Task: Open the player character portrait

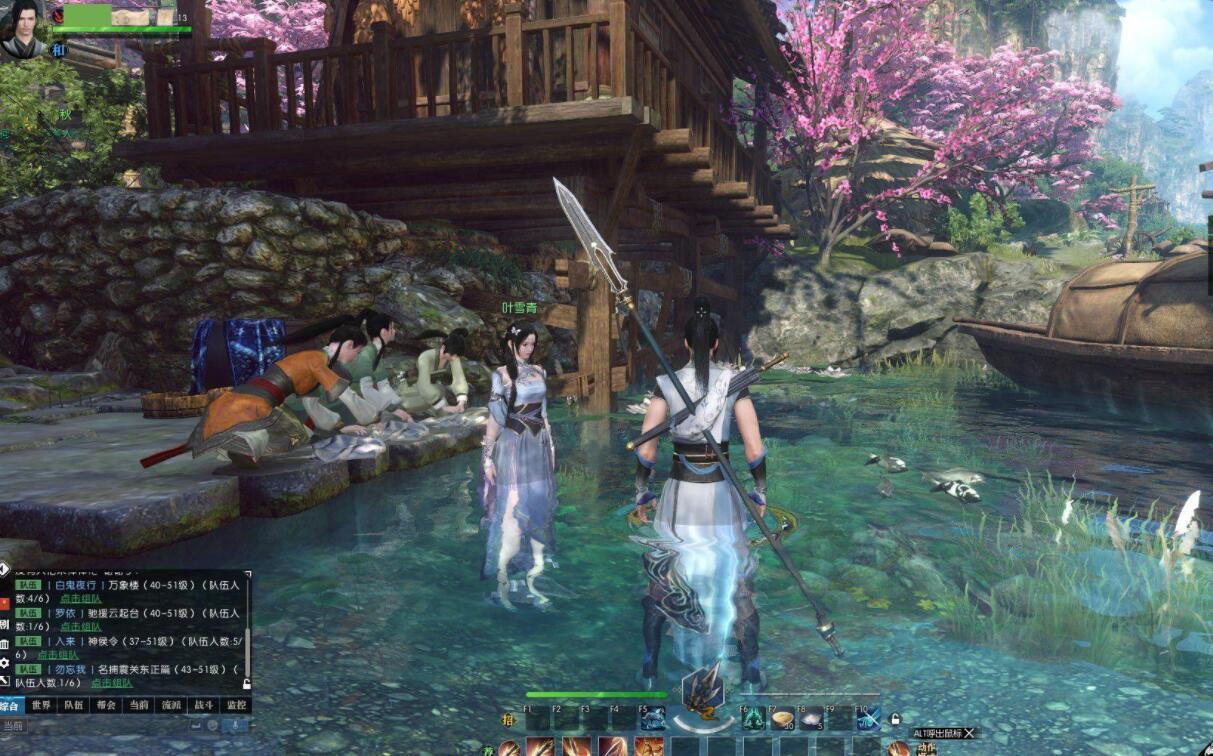Action: 24,28
